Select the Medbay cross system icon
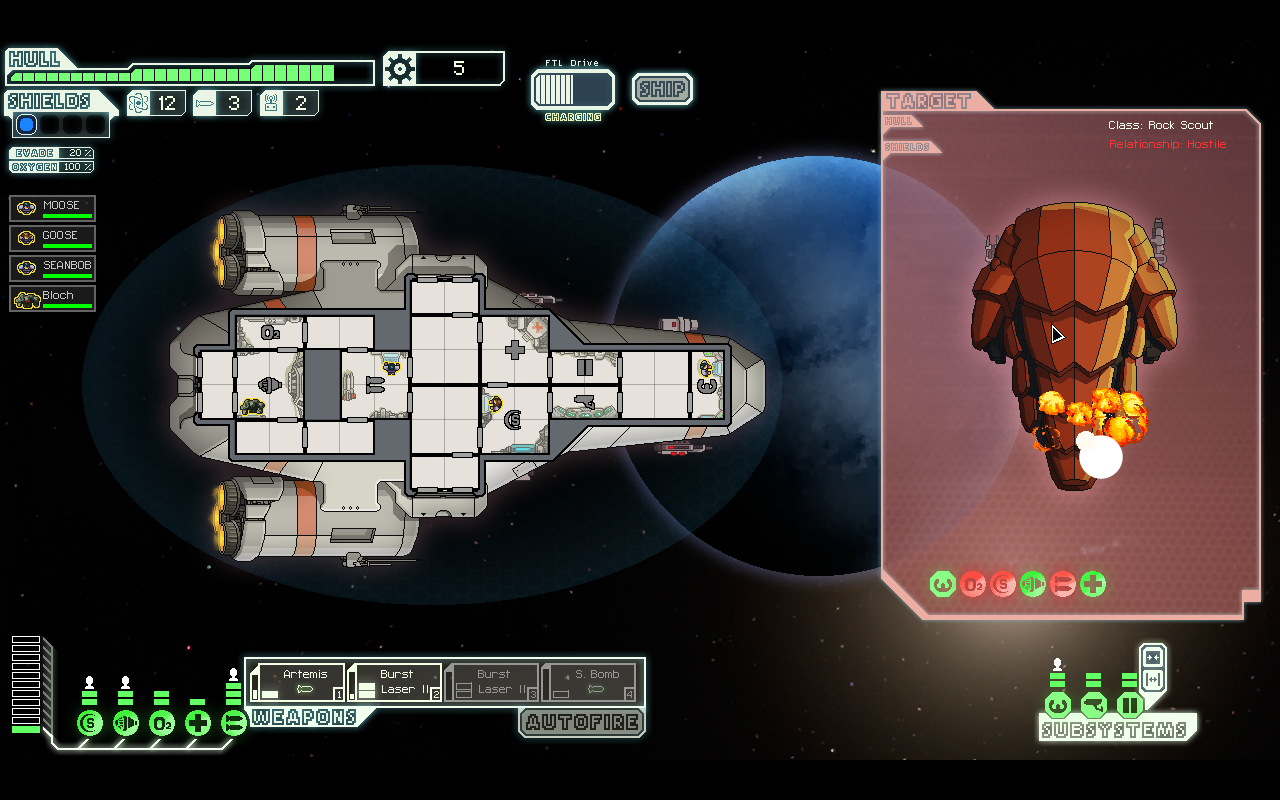This screenshot has height=800, width=1280. 197,721
